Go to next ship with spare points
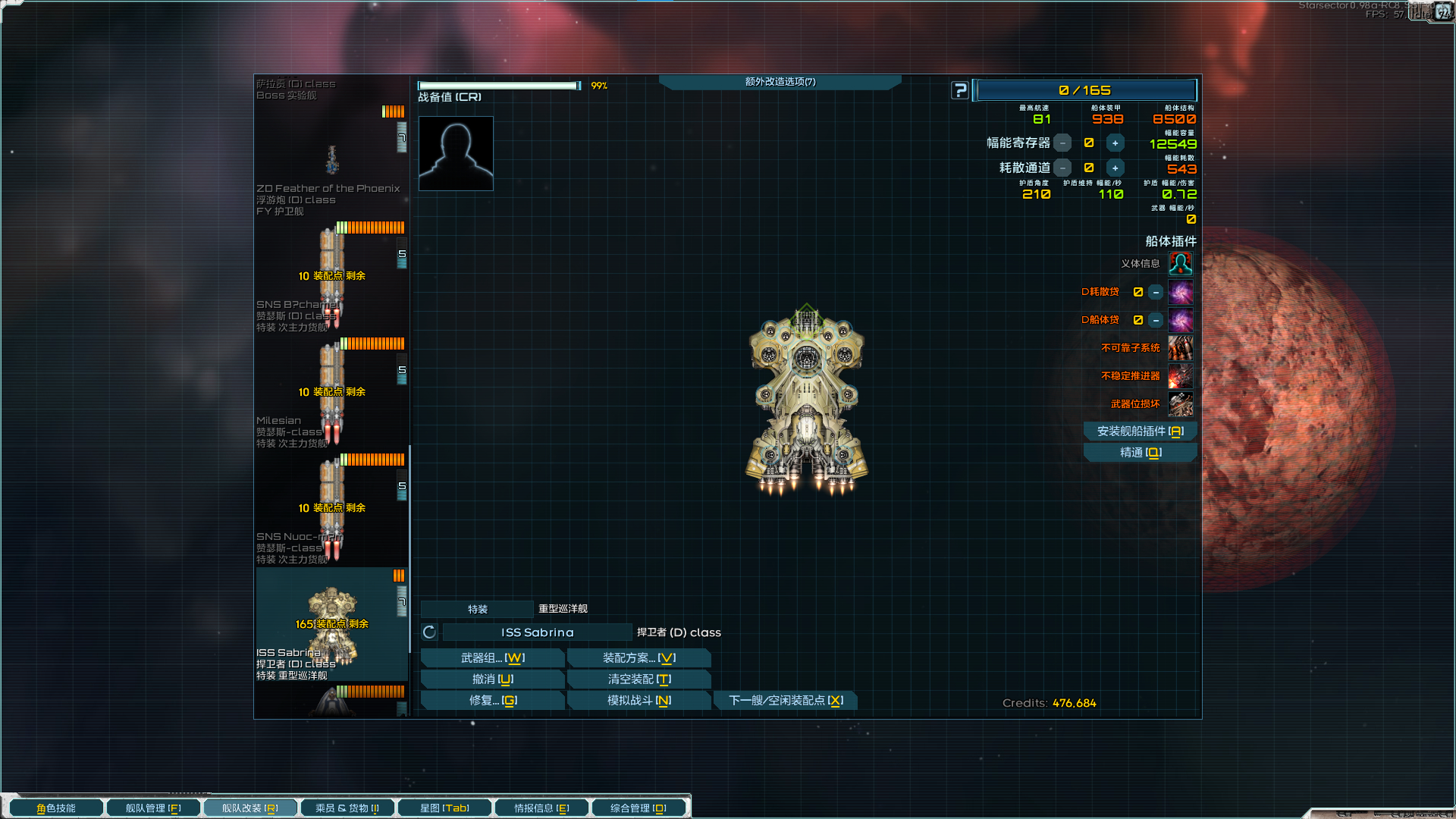 pyautogui.click(x=786, y=701)
